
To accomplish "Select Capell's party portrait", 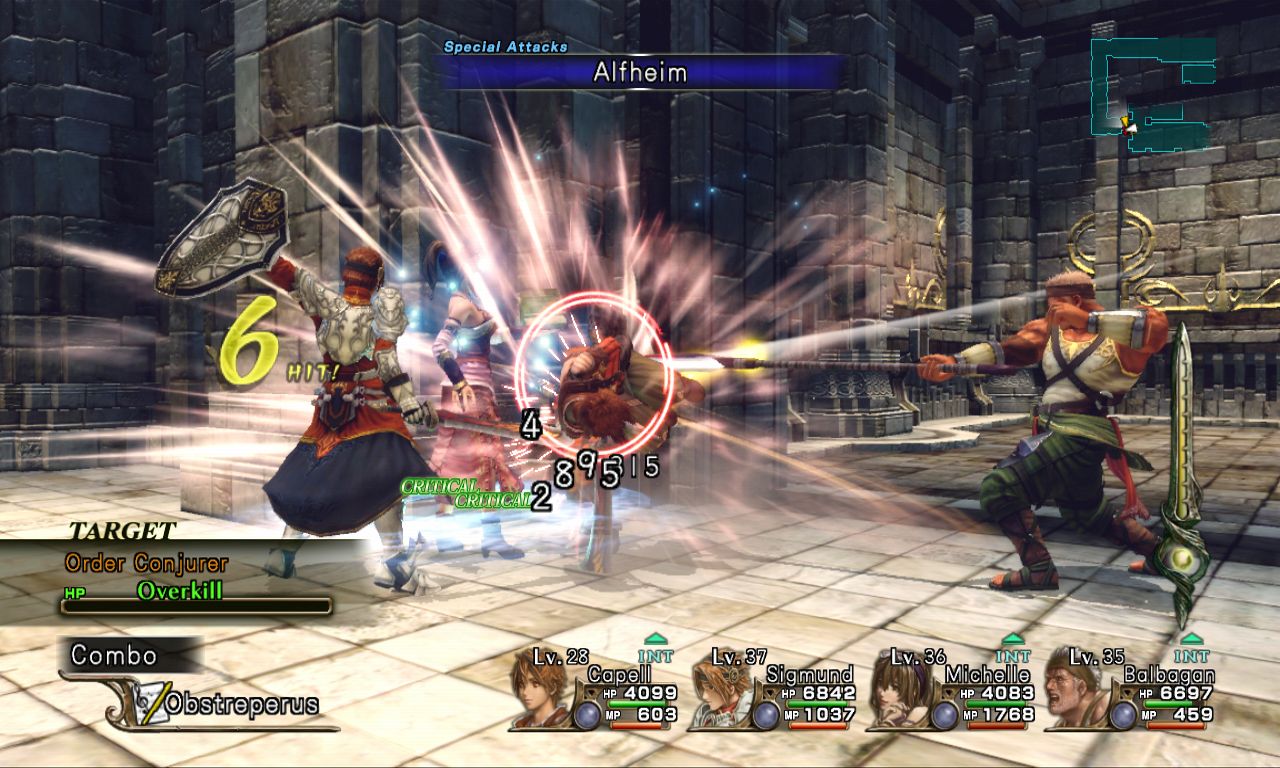I will point(538,690).
